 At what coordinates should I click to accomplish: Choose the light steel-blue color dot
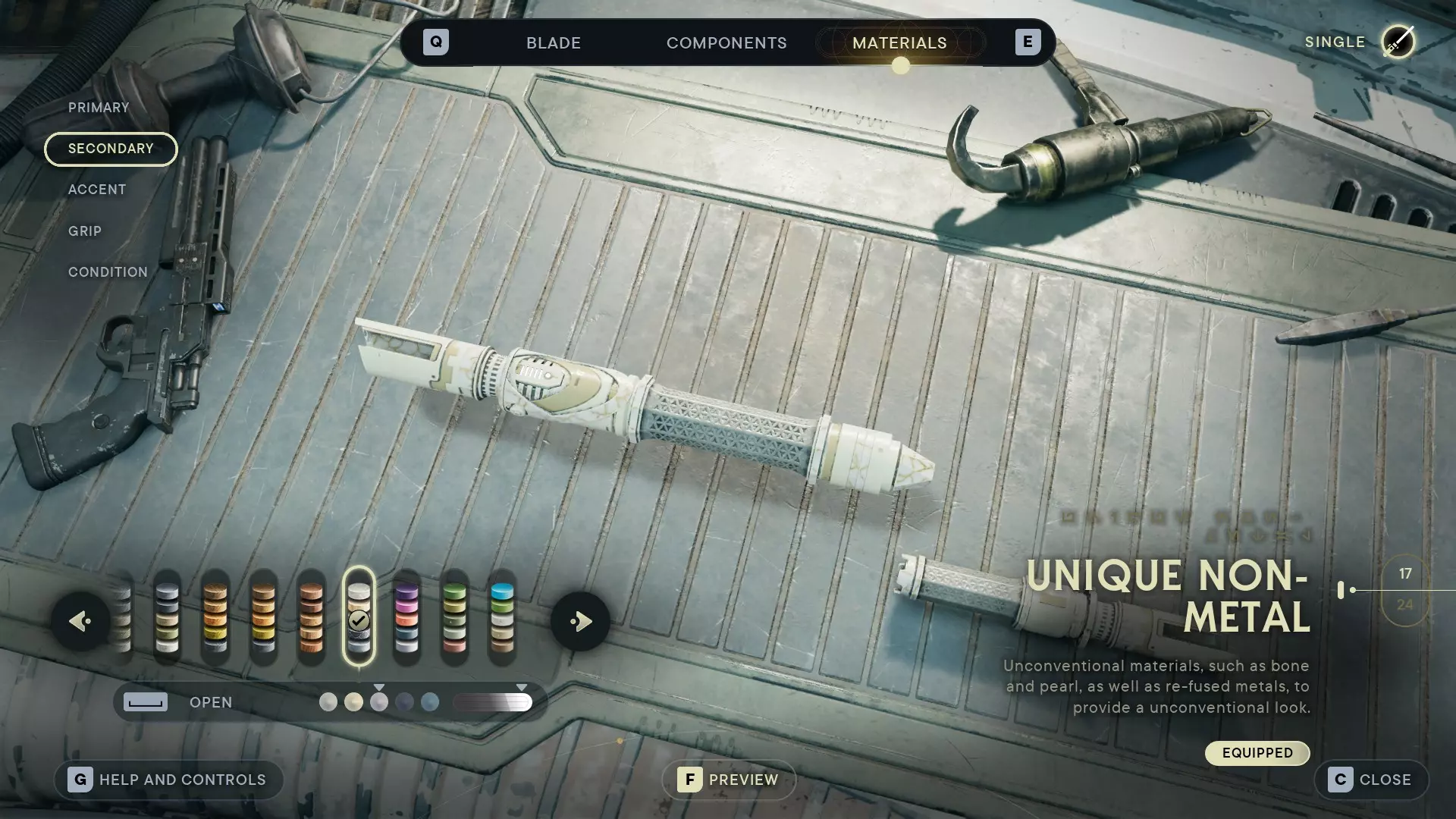(x=430, y=702)
